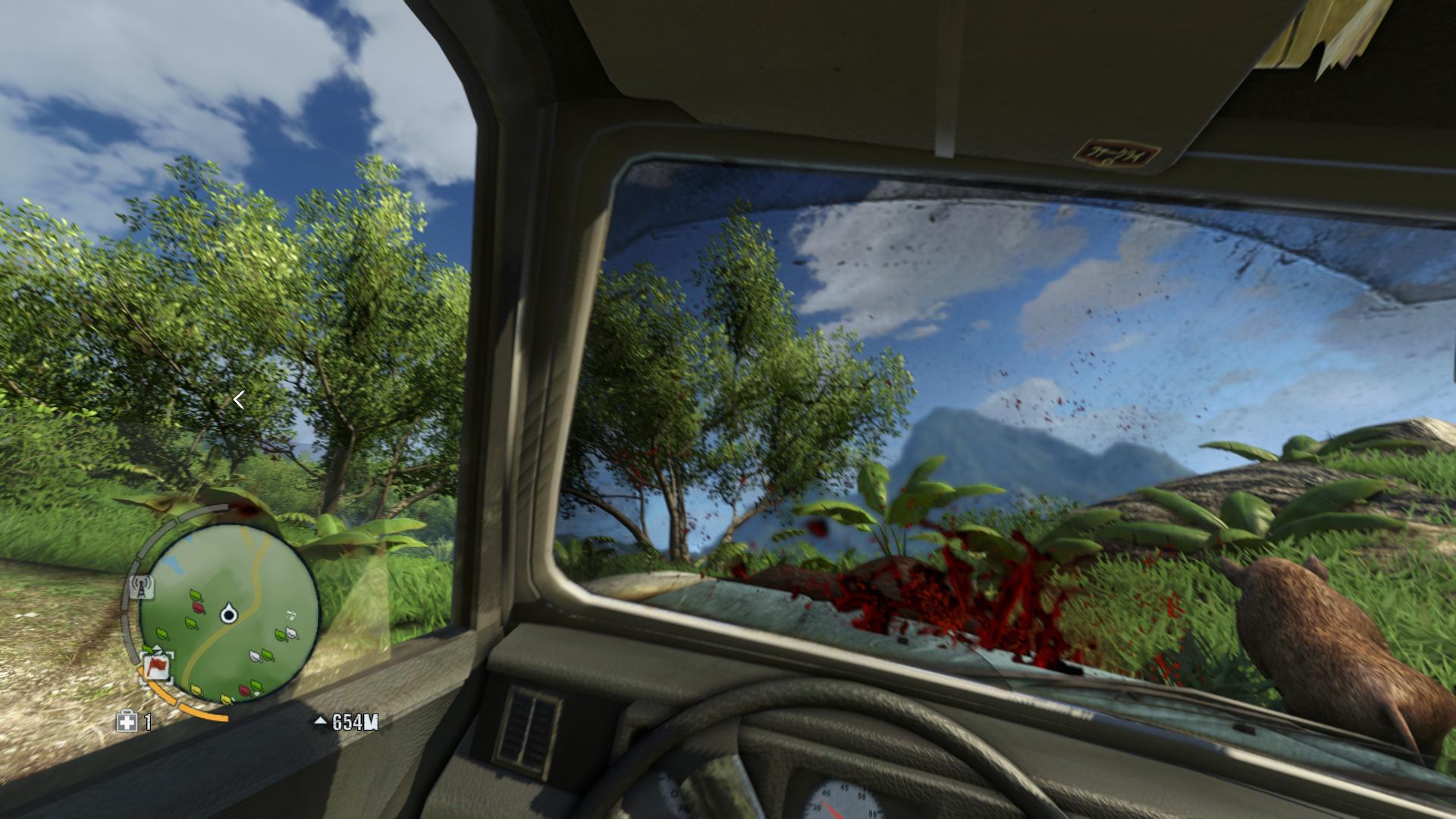Select the radio tower marker on minimap
Viewport: 1456px width, 819px height.
click(142, 587)
